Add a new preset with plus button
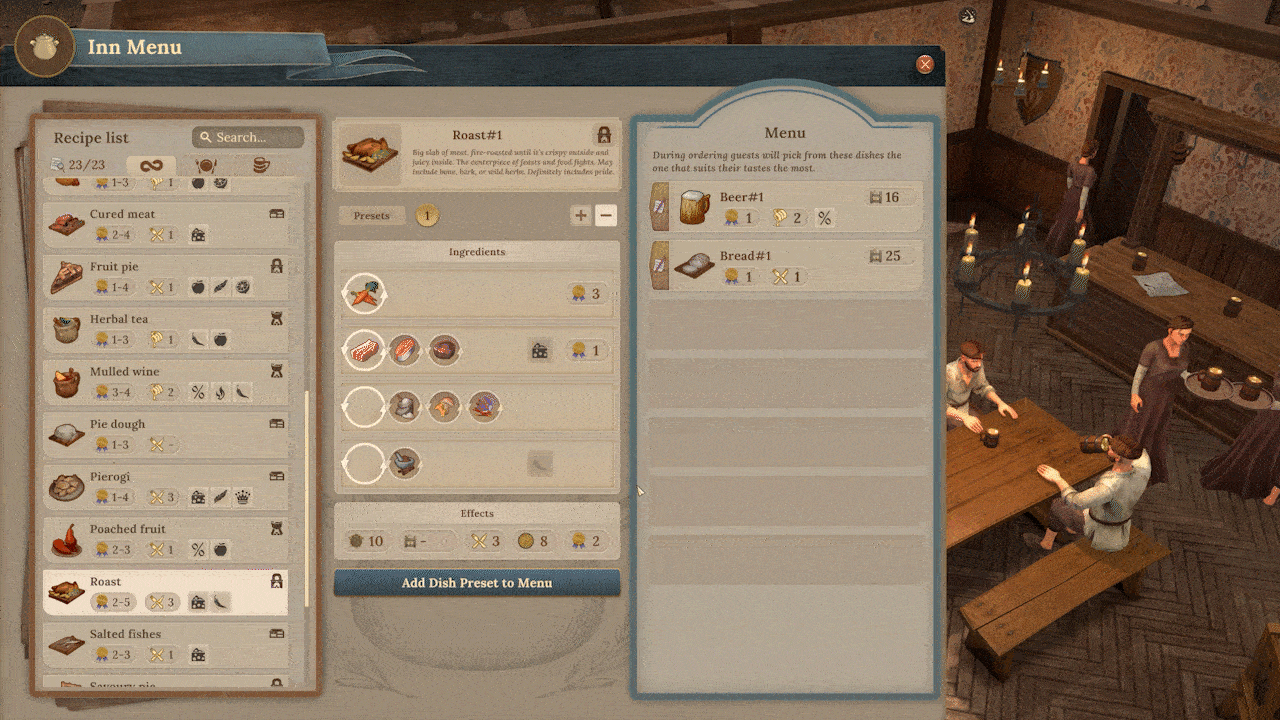The image size is (1280, 720). point(580,215)
